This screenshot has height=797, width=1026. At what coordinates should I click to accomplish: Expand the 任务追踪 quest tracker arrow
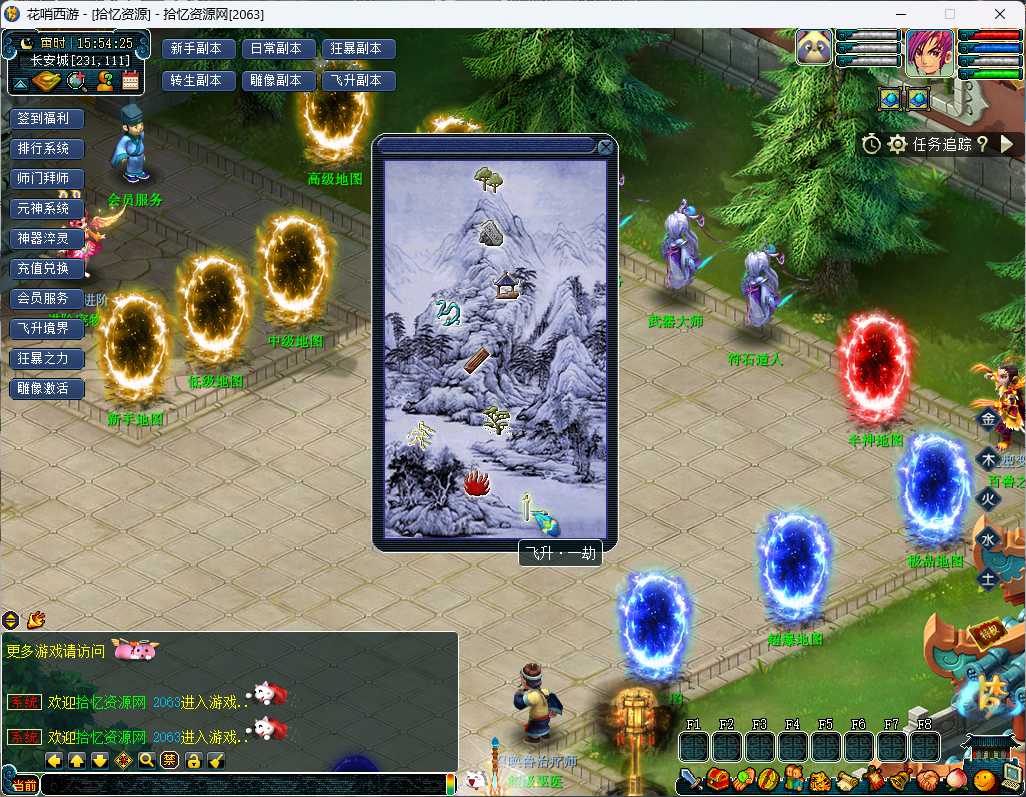1006,144
